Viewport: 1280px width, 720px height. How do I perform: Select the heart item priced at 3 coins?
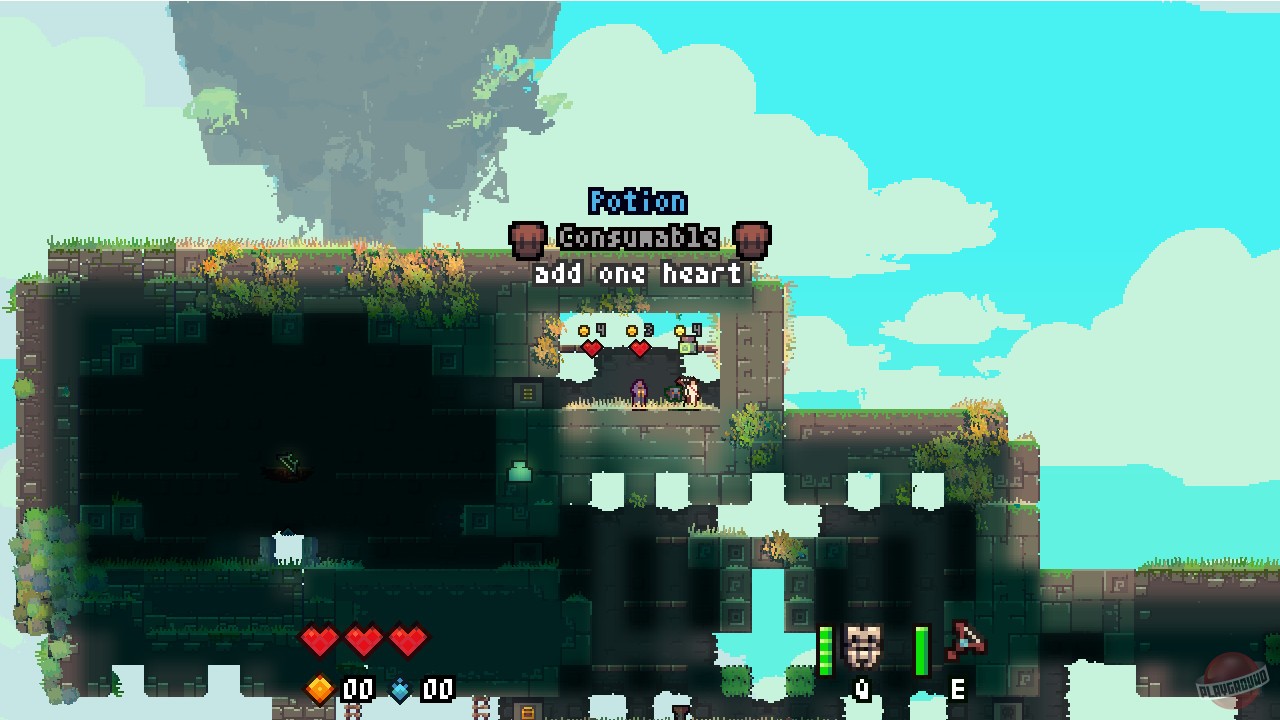click(x=638, y=348)
